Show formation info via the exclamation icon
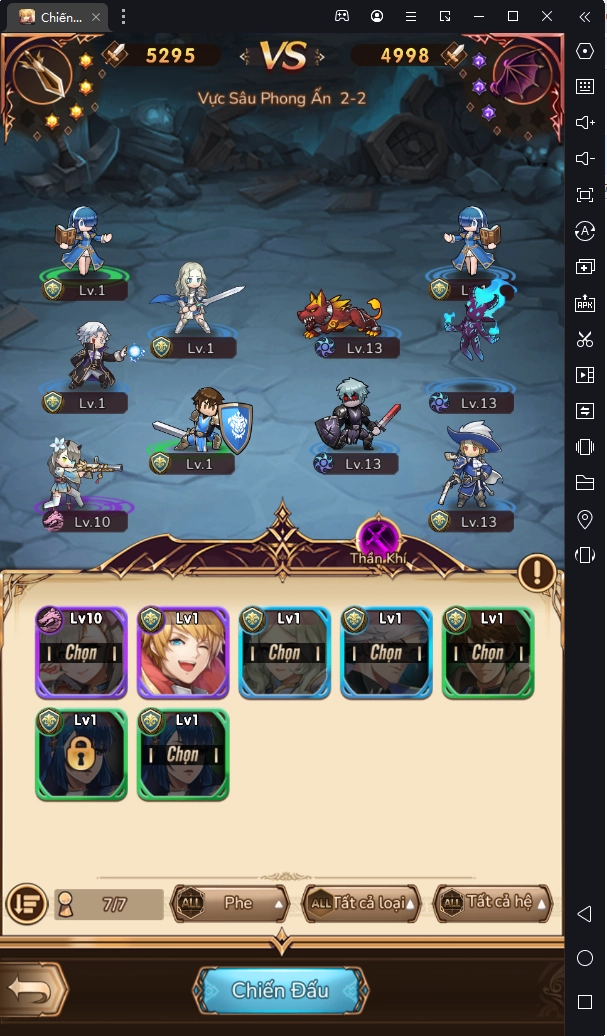607x1036 pixels. point(537,573)
